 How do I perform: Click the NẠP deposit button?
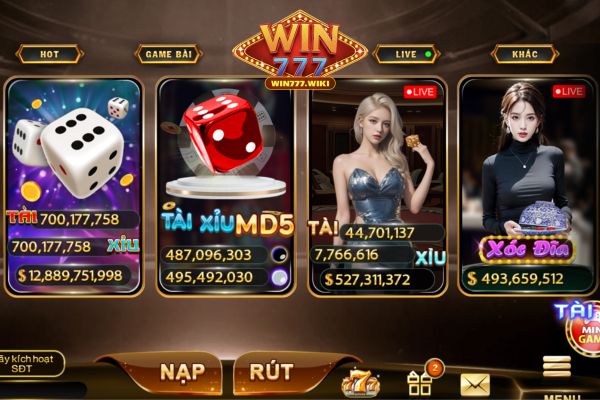pos(182,372)
